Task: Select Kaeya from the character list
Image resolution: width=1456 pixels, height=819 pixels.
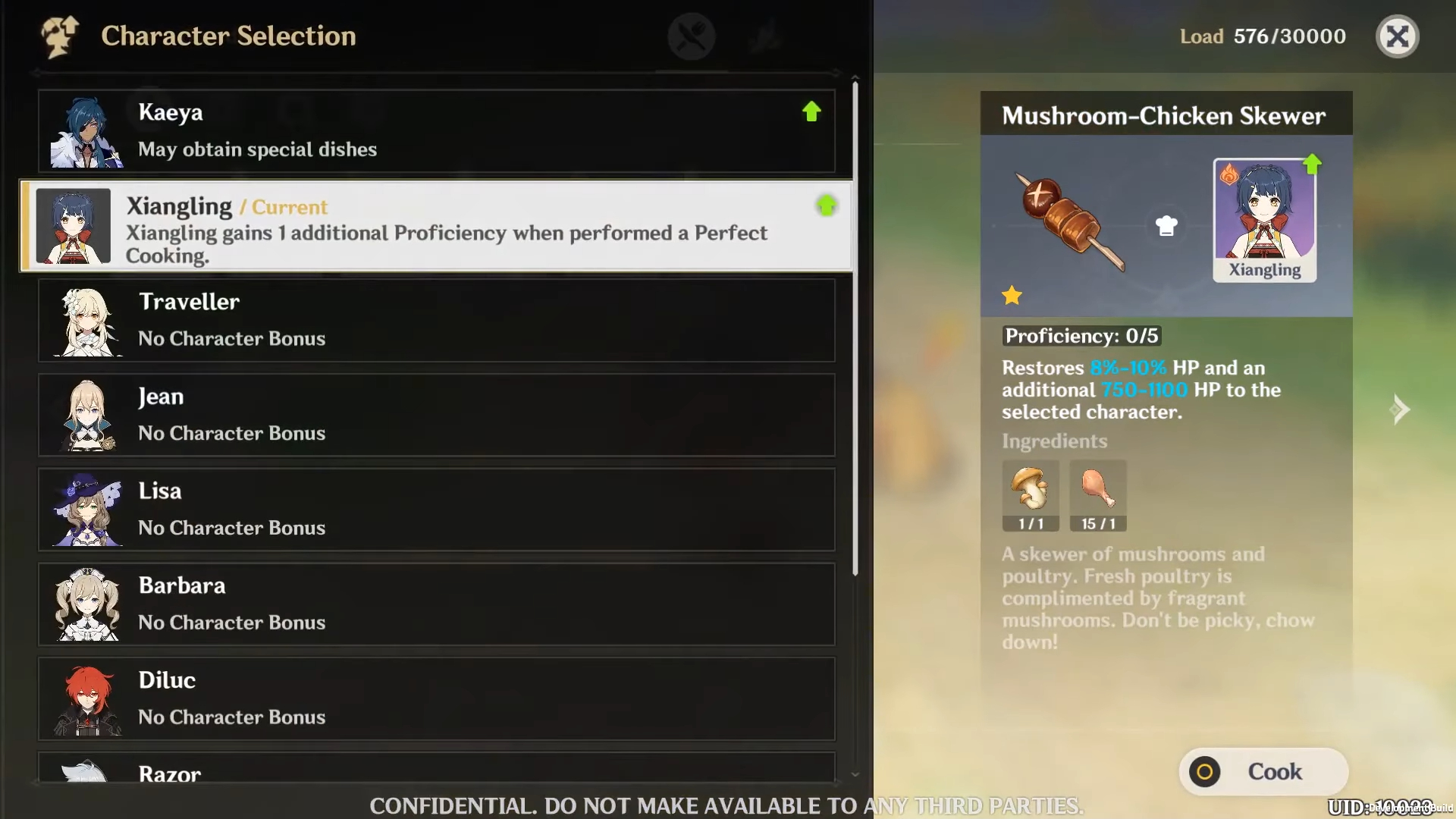Action: (x=436, y=130)
